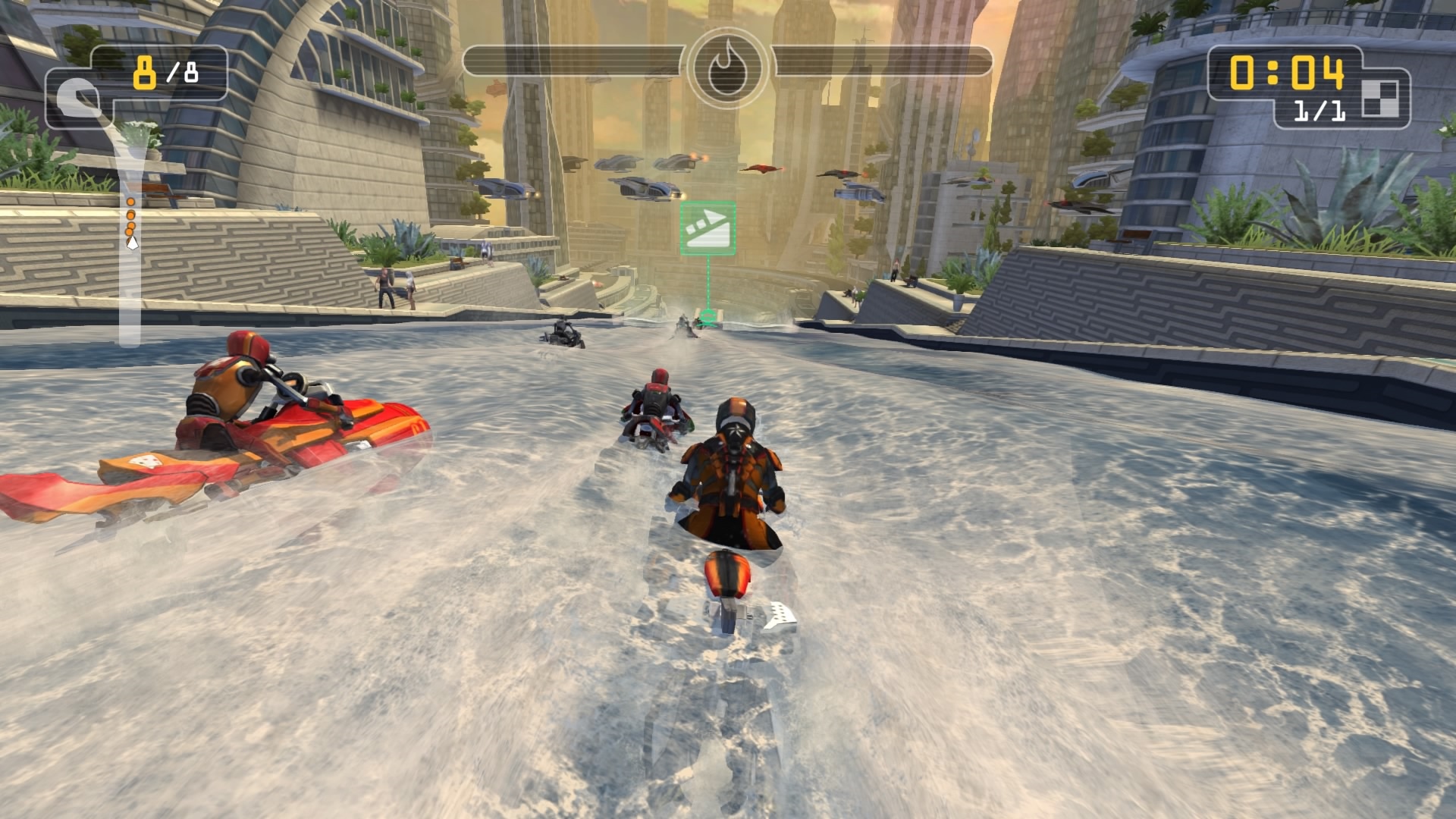Open the 0:04 race timer display
The image size is (1456, 819).
click(x=1286, y=72)
